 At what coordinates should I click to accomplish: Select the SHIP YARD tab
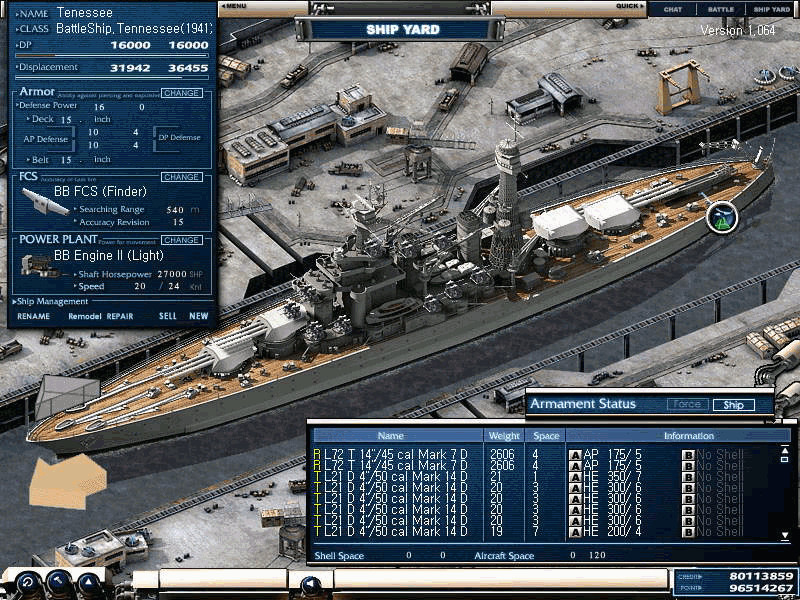pos(771,9)
